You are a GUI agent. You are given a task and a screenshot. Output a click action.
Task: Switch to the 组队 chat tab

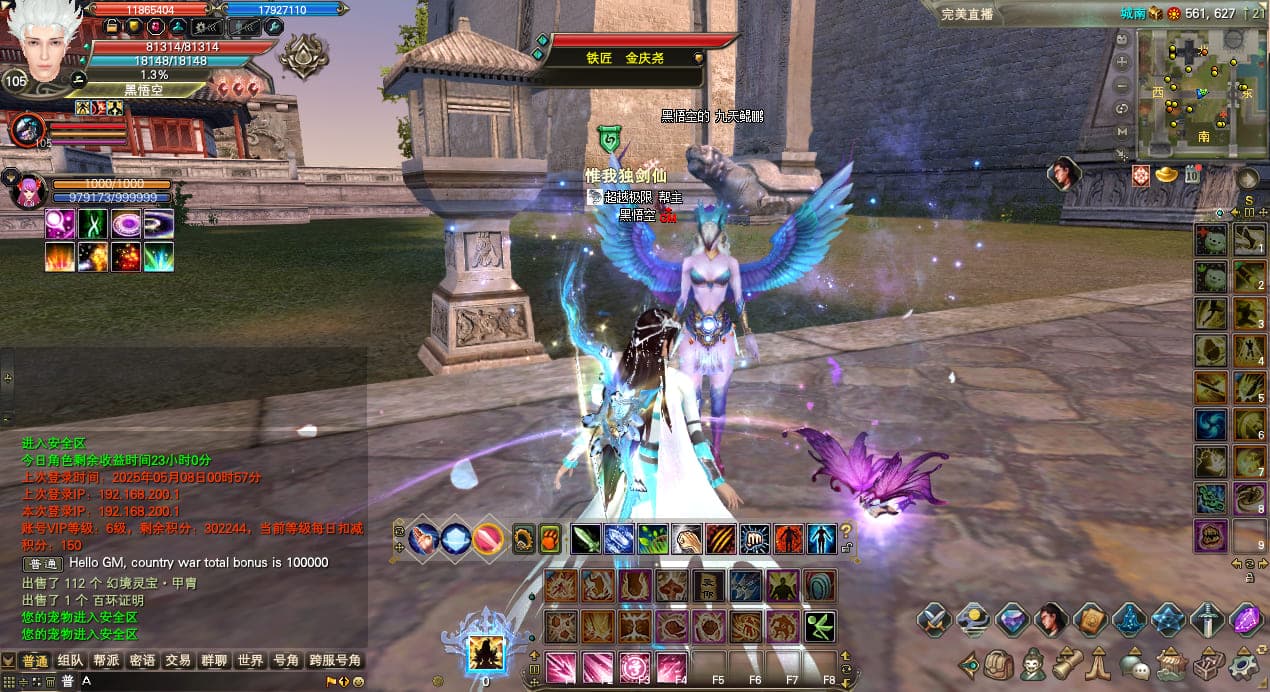pyautogui.click(x=70, y=661)
